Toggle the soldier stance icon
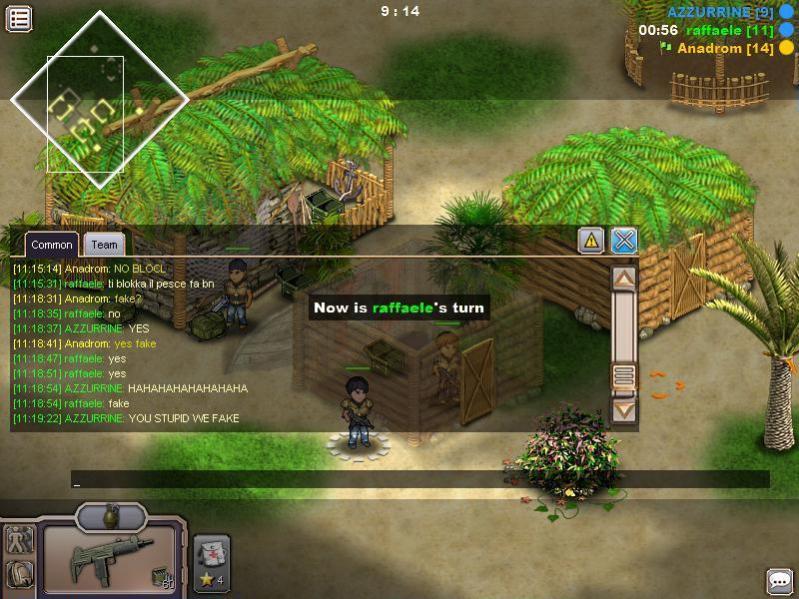This screenshot has height=599, width=799. point(19,540)
